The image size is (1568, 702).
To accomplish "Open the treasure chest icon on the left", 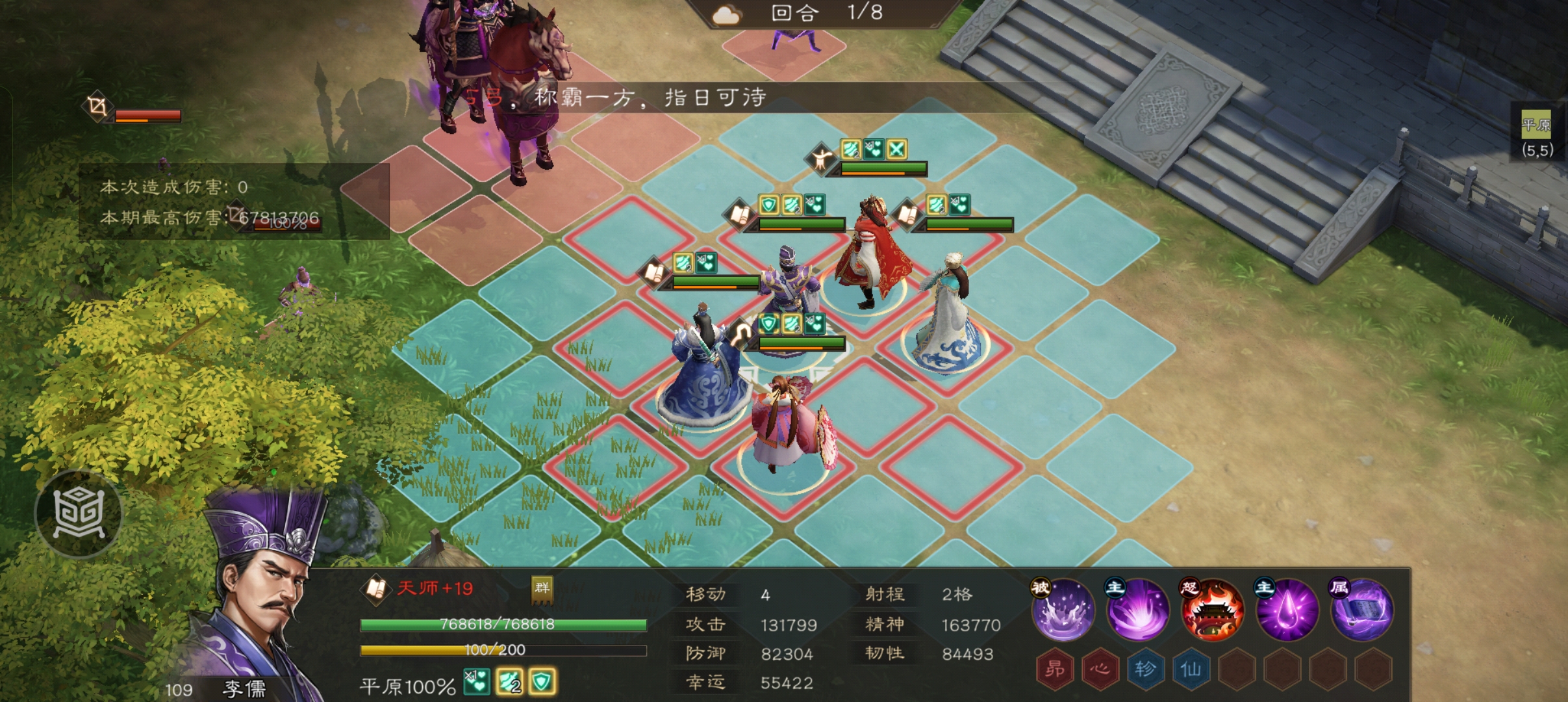I will [x=78, y=512].
